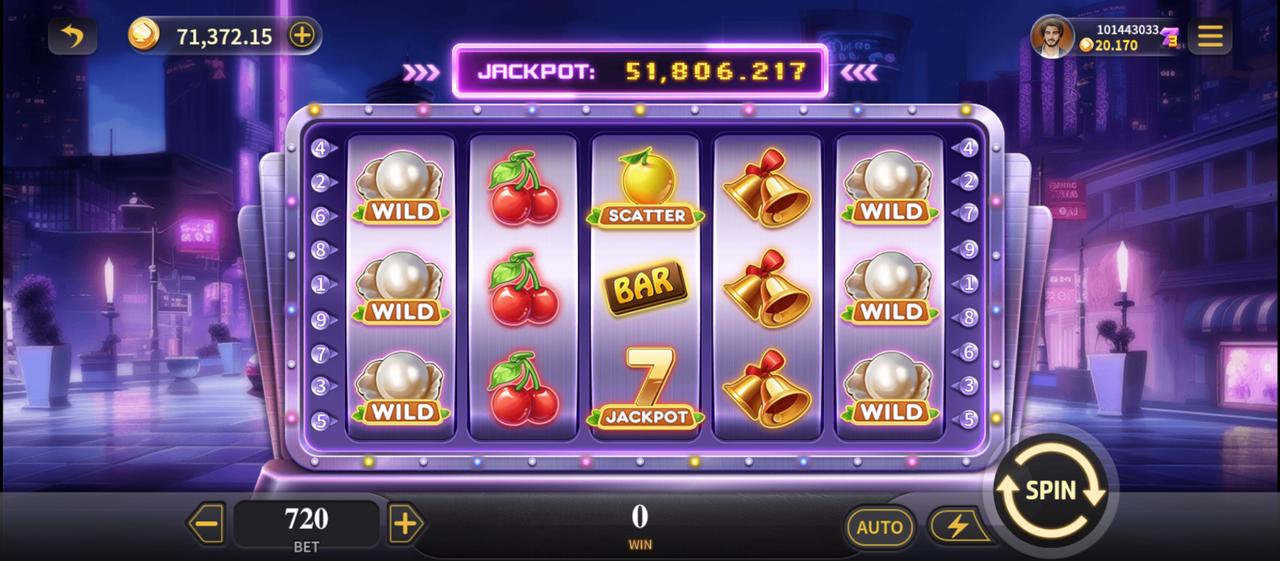Spin the slot reels
Image resolution: width=1280 pixels, height=561 pixels.
[x=1051, y=491]
